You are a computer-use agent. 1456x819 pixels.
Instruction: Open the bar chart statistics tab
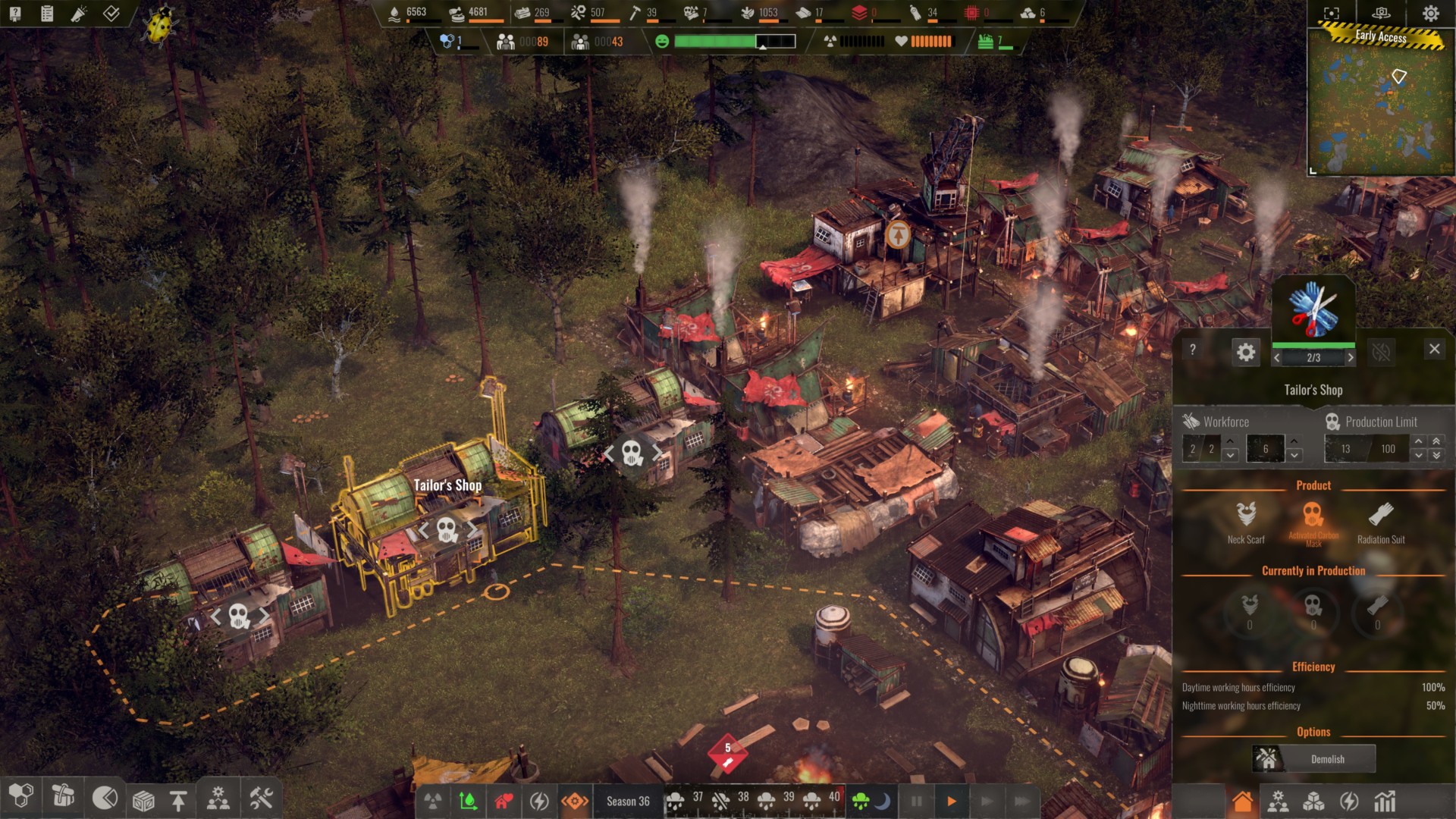click(x=1385, y=802)
